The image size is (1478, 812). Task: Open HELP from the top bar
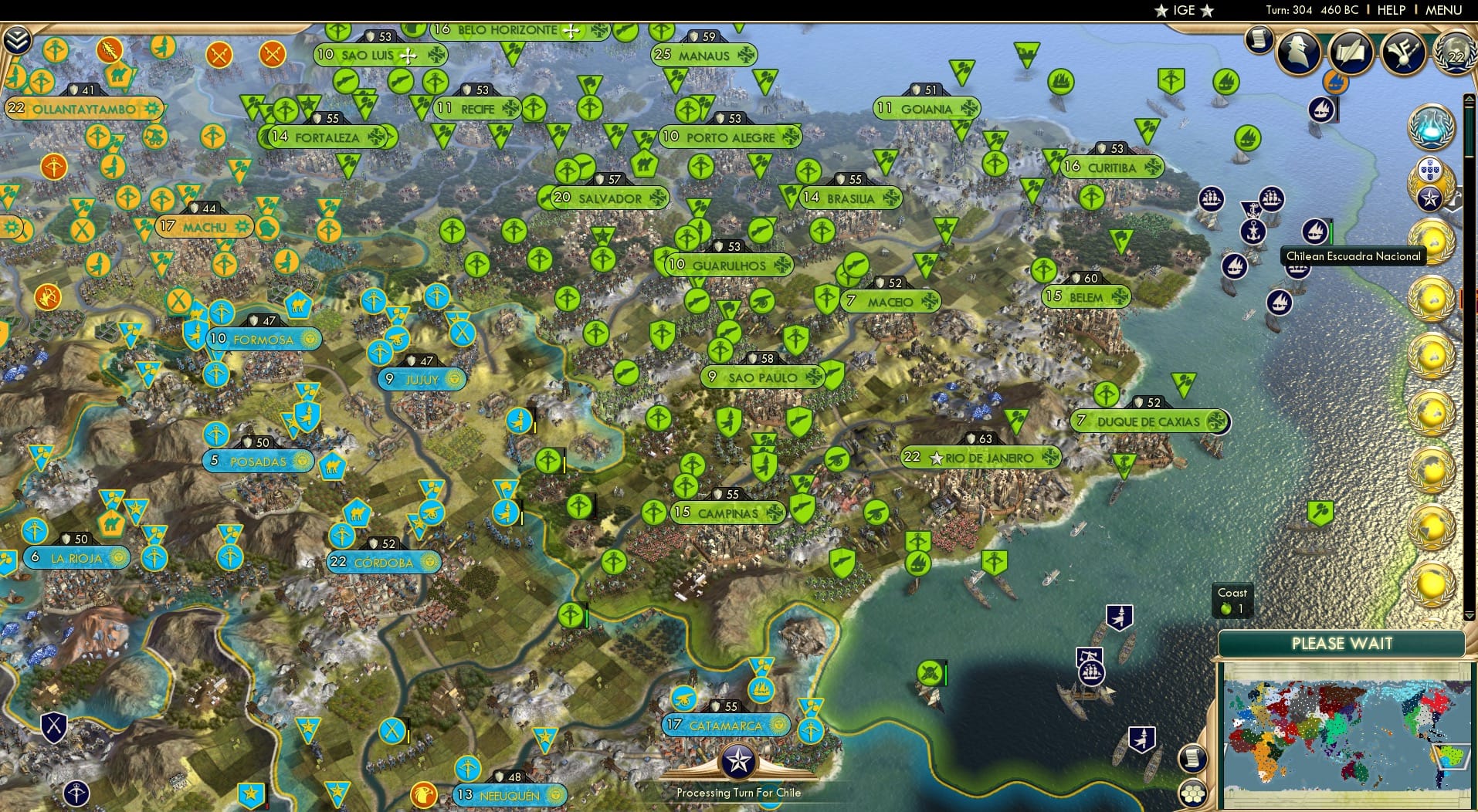coord(1390,10)
